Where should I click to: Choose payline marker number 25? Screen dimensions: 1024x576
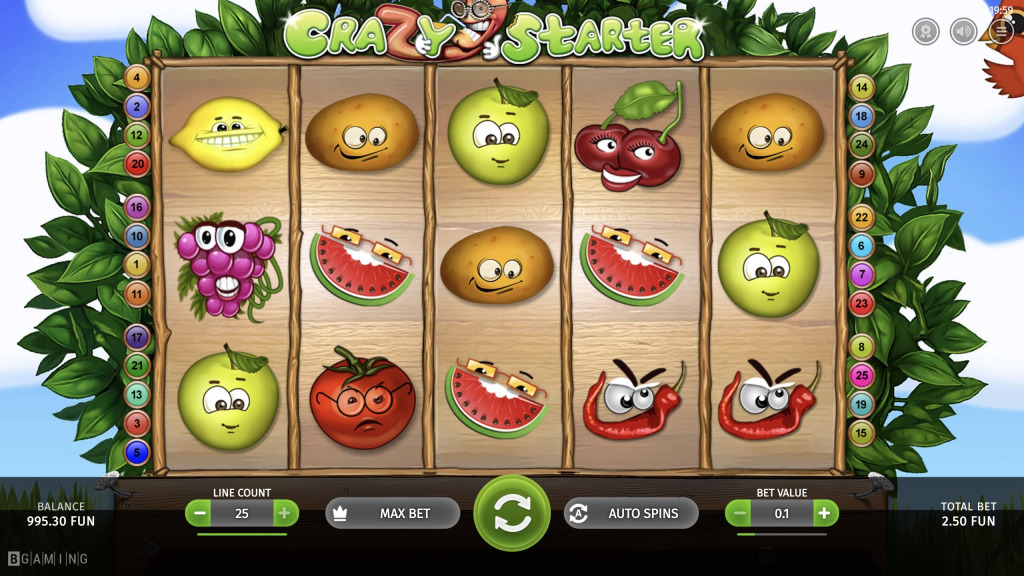861,376
